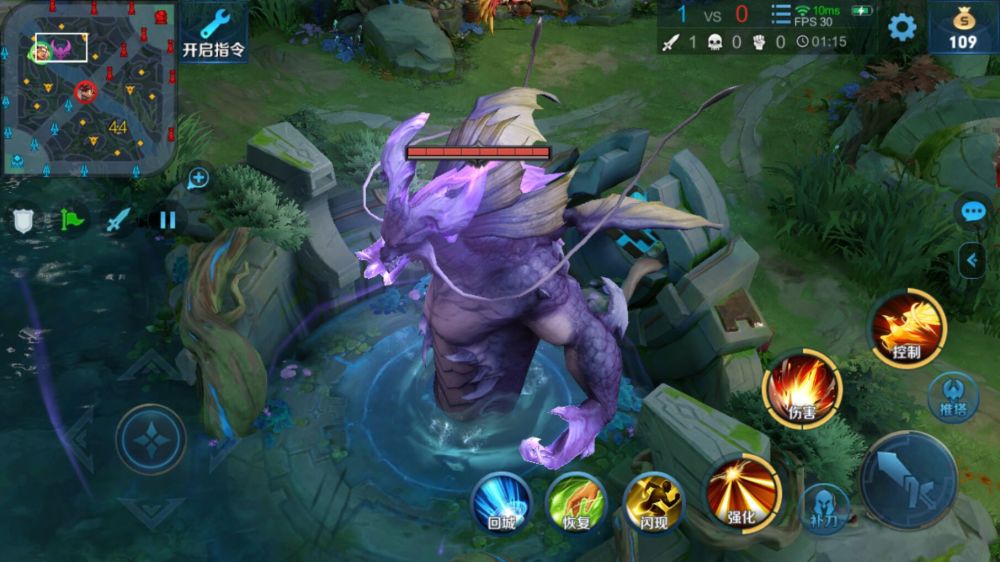Image resolution: width=1000 pixels, height=562 pixels.
Task: Activate the 强化 skill
Action: click(741, 490)
